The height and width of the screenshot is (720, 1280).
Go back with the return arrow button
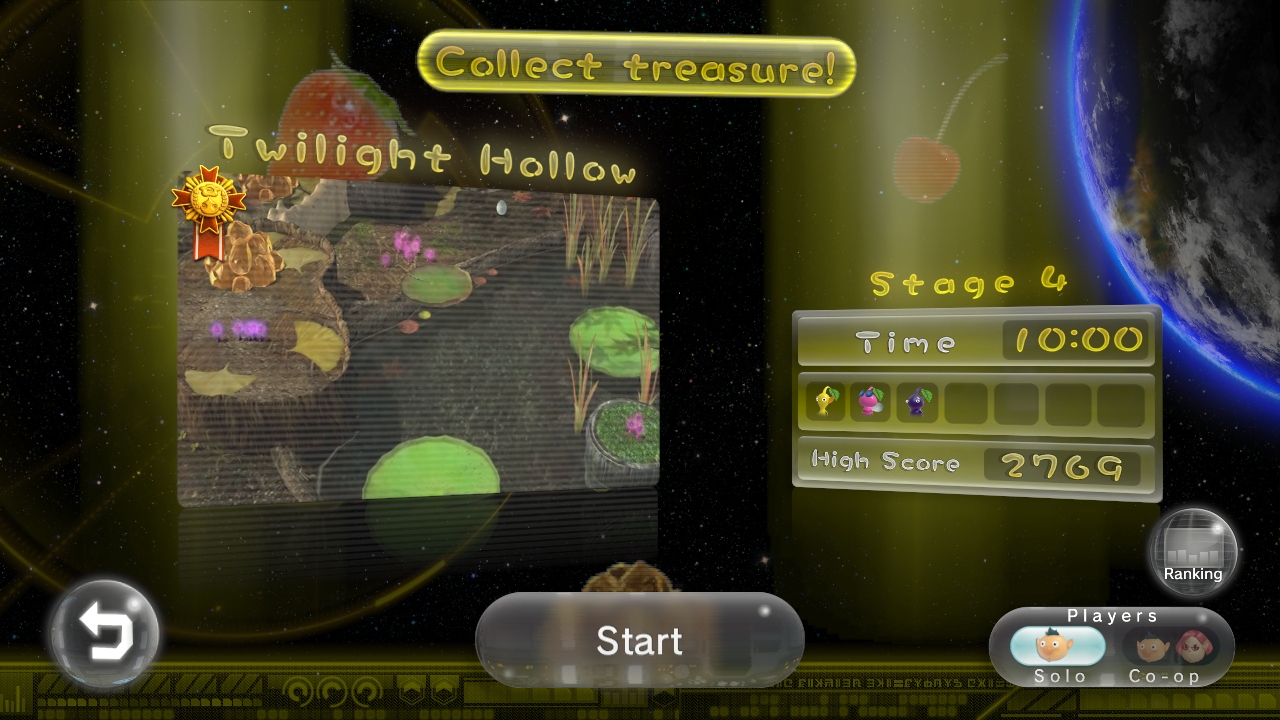pos(105,635)
